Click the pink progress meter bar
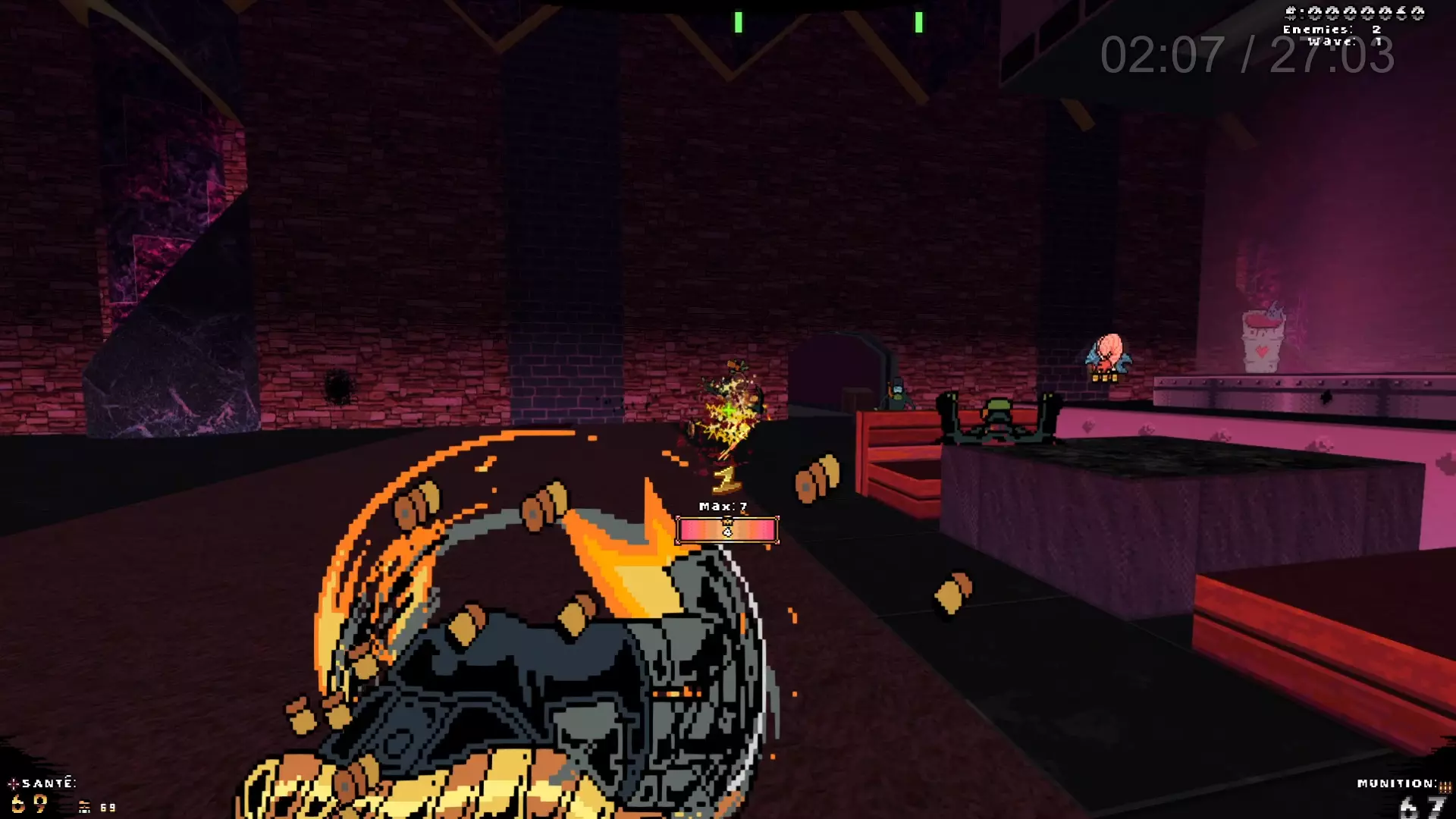Image resolution: width=1456 pixels, height=819 pixels. [x=726, y=530]
